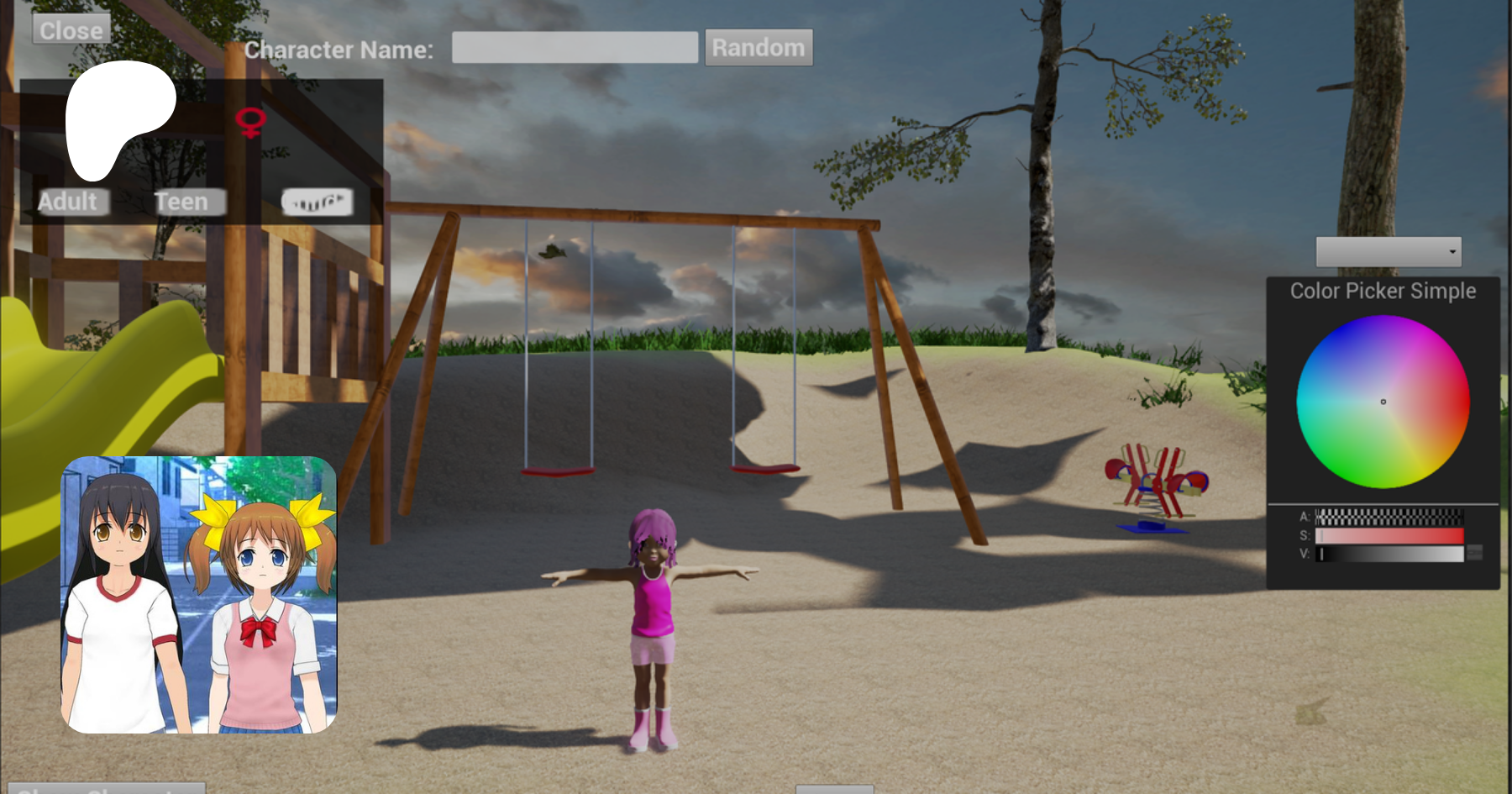Click the Character Name text field
Viewport: 1512px width, 794px height.
pyautogui.click(x=575, y=48)
